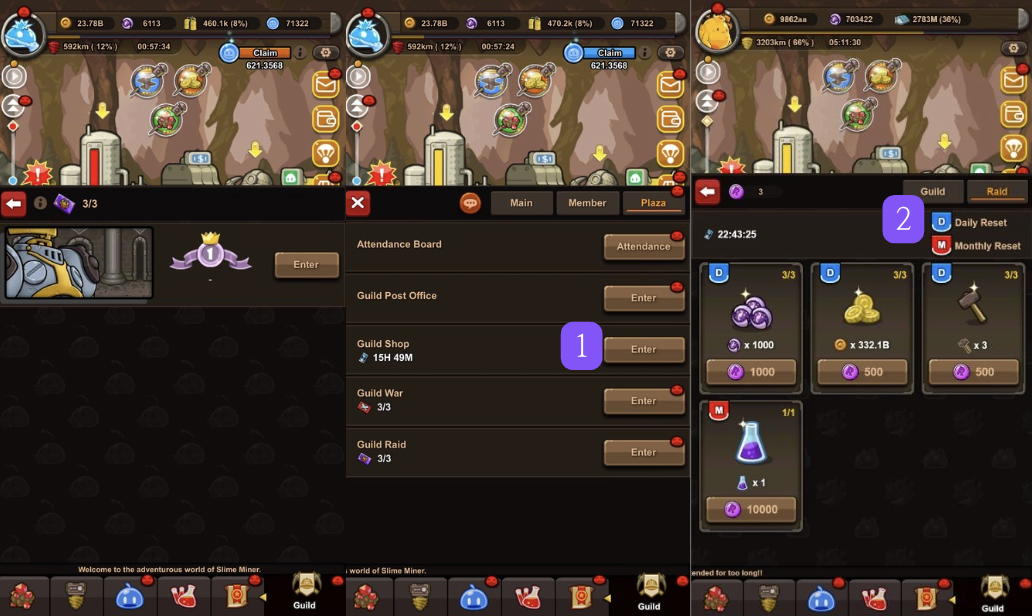Viewport: 1032px width, 616px height.
Task: Enter the Guild Shop
Action: pos(643,350)
